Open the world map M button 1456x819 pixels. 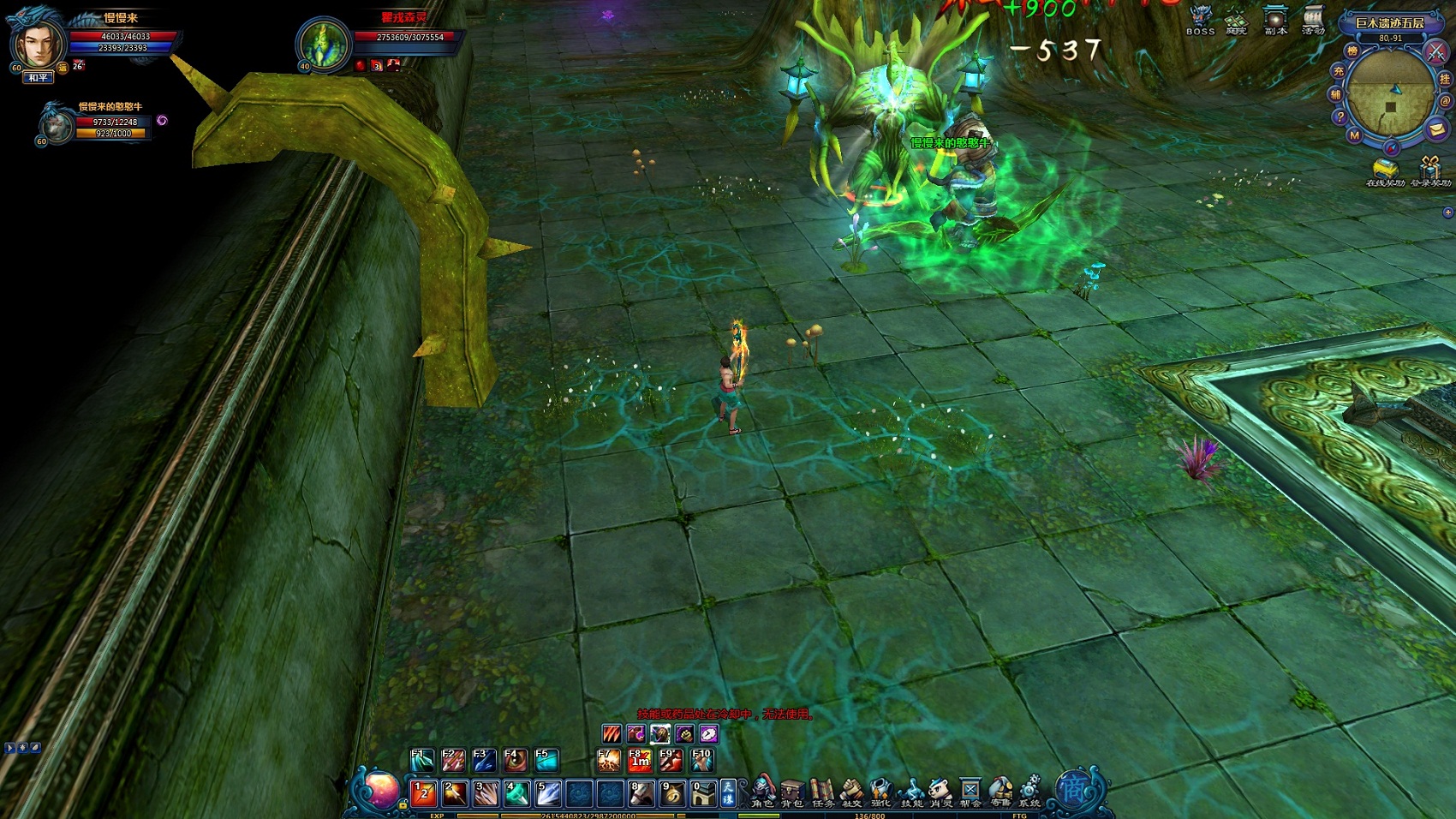coord(1354,135)
